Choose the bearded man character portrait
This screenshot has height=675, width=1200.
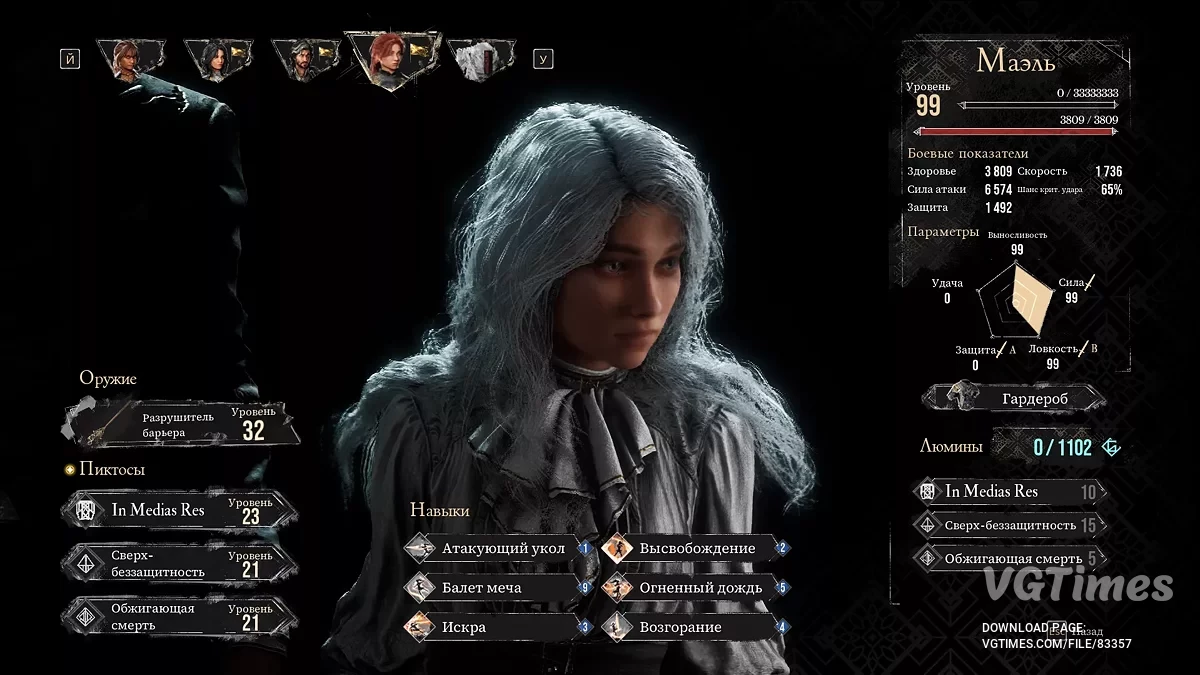click(x=299, y=59)
